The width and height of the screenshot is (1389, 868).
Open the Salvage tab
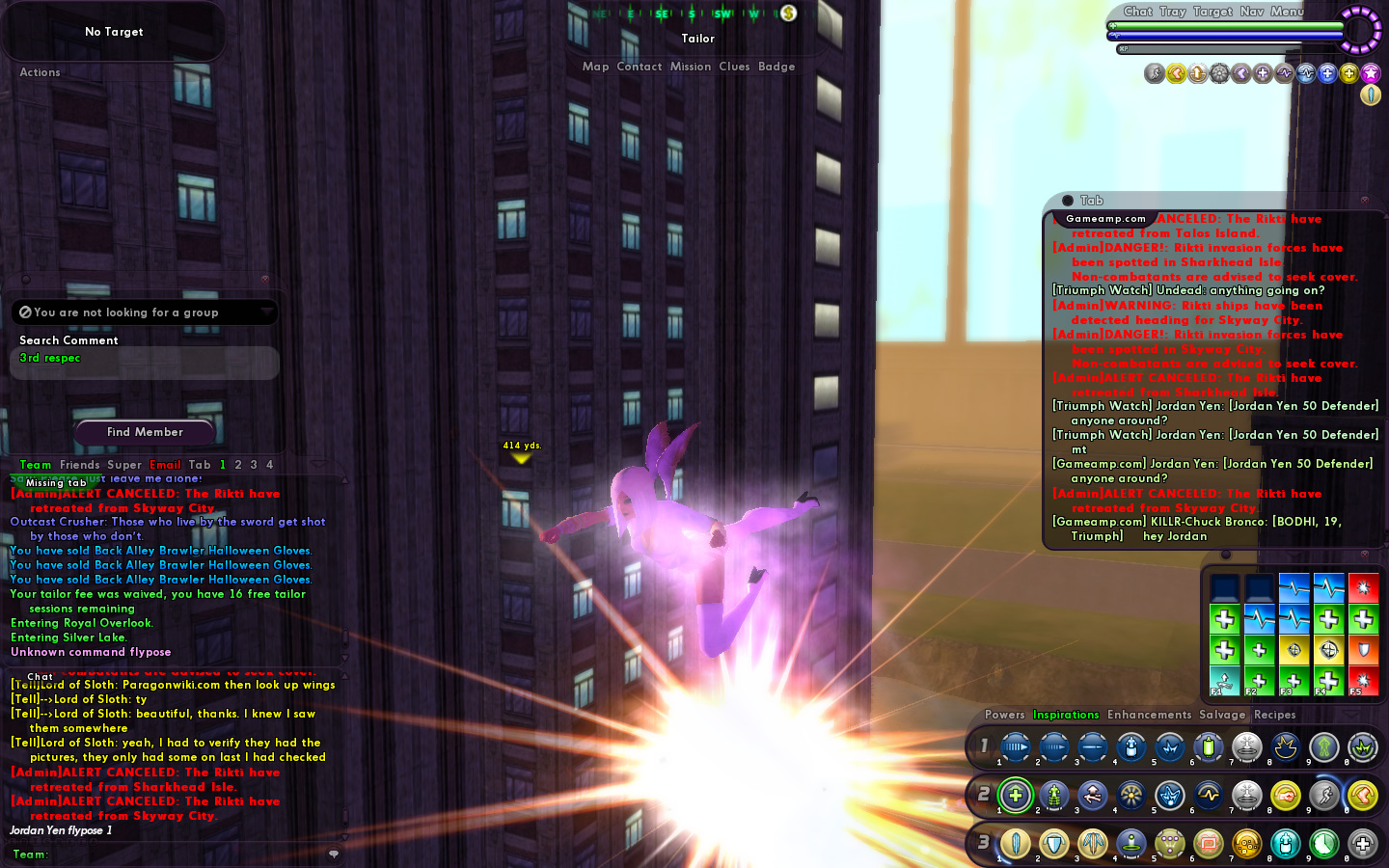coord(1222,715)
